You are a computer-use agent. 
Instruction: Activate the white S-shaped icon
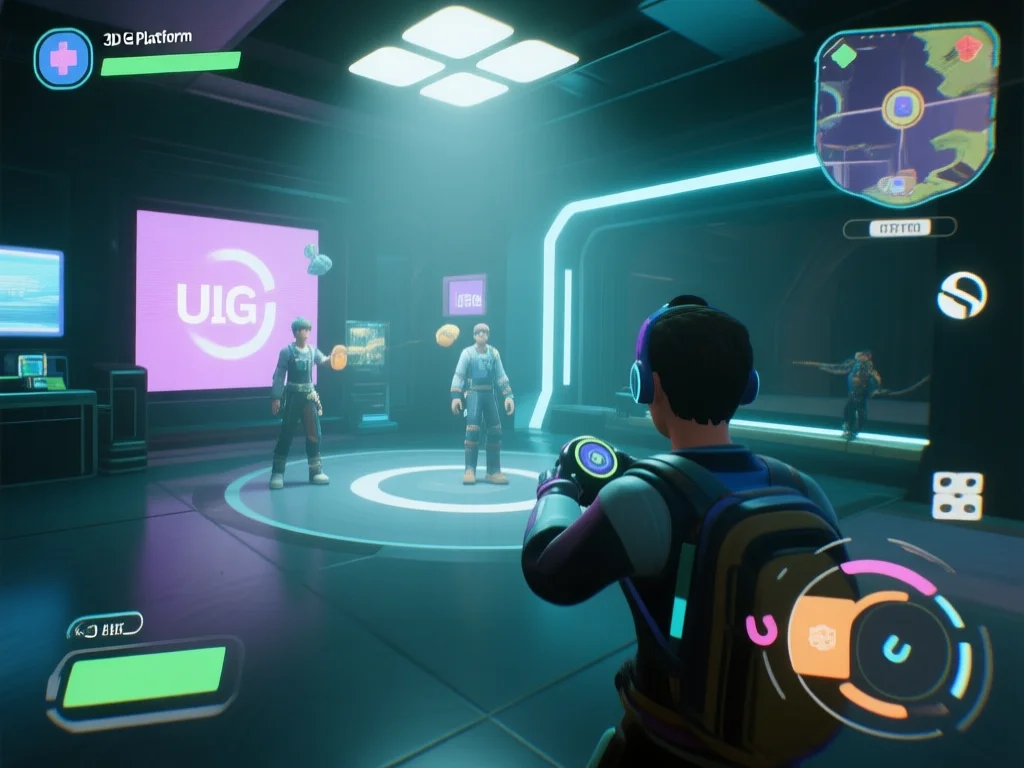pyautogui.click(x=962, y=295)
